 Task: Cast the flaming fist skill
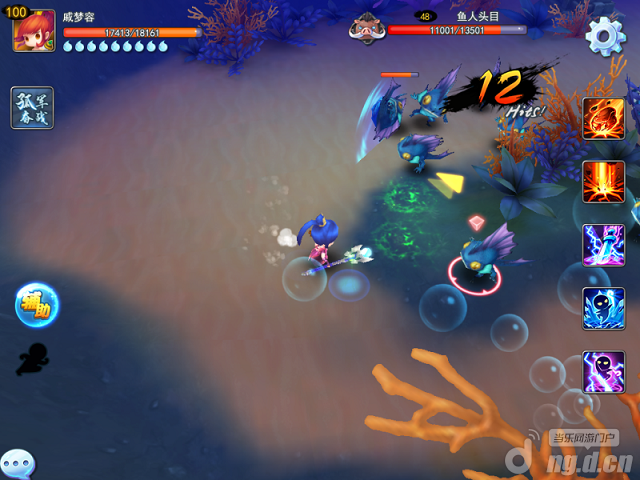(x=604, y=118)
